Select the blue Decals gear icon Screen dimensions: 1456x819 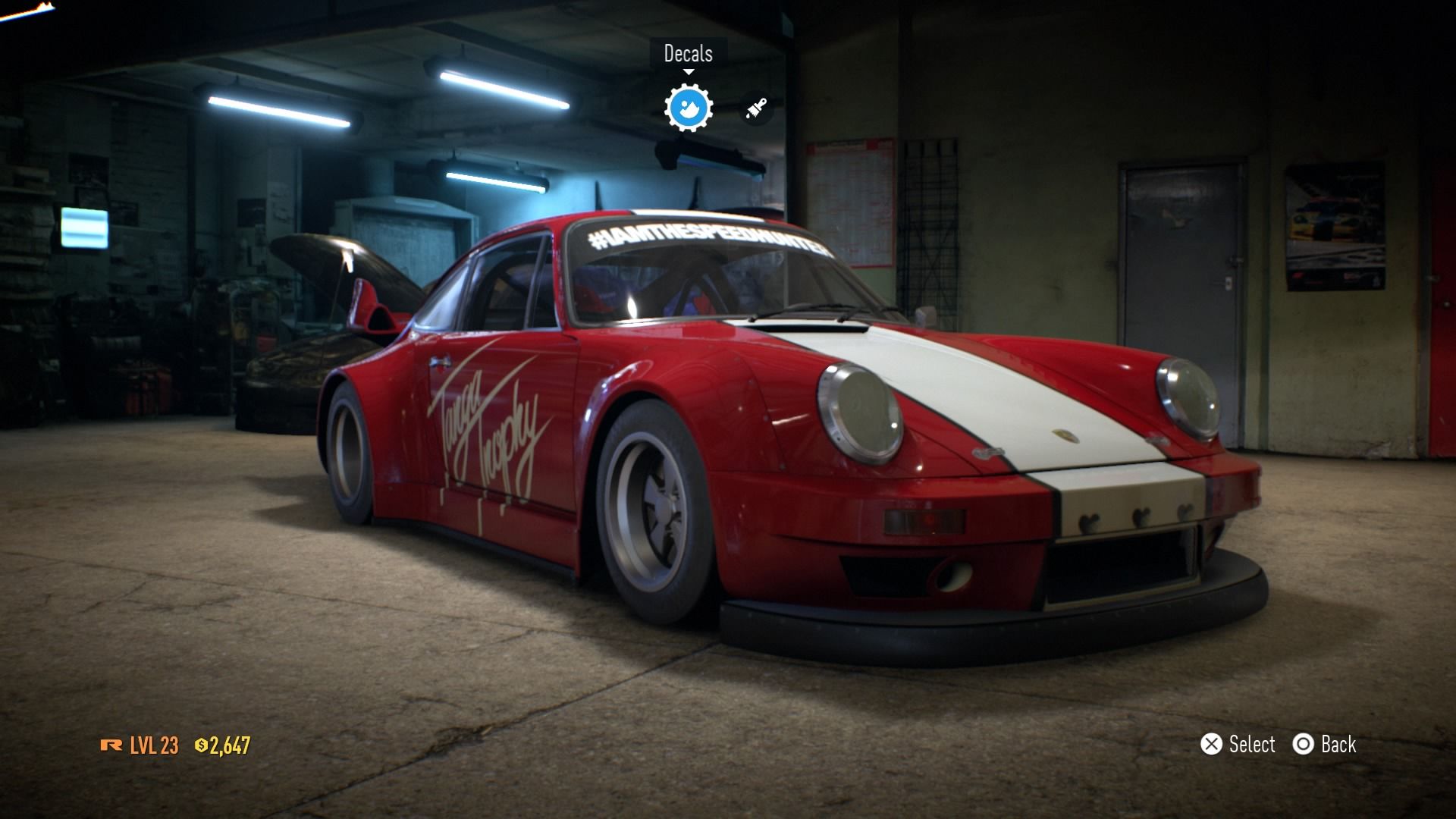point(688,108)
